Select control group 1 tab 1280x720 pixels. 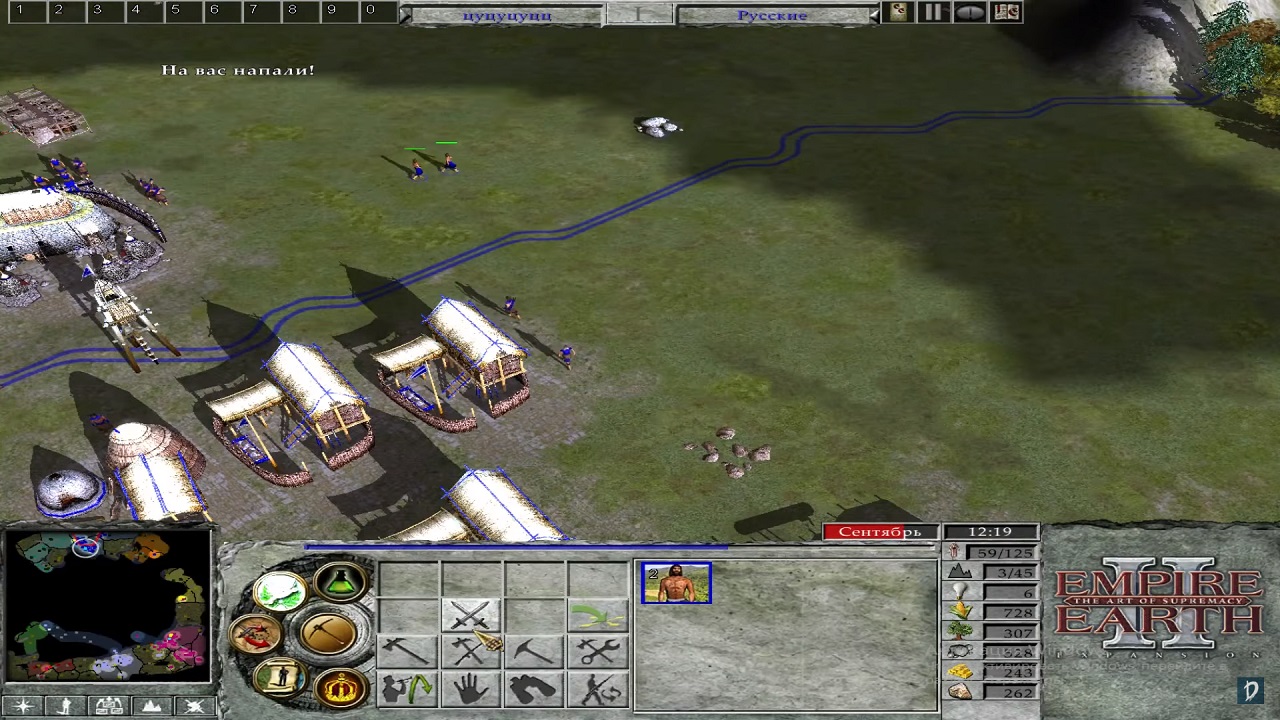click(20, 11)
